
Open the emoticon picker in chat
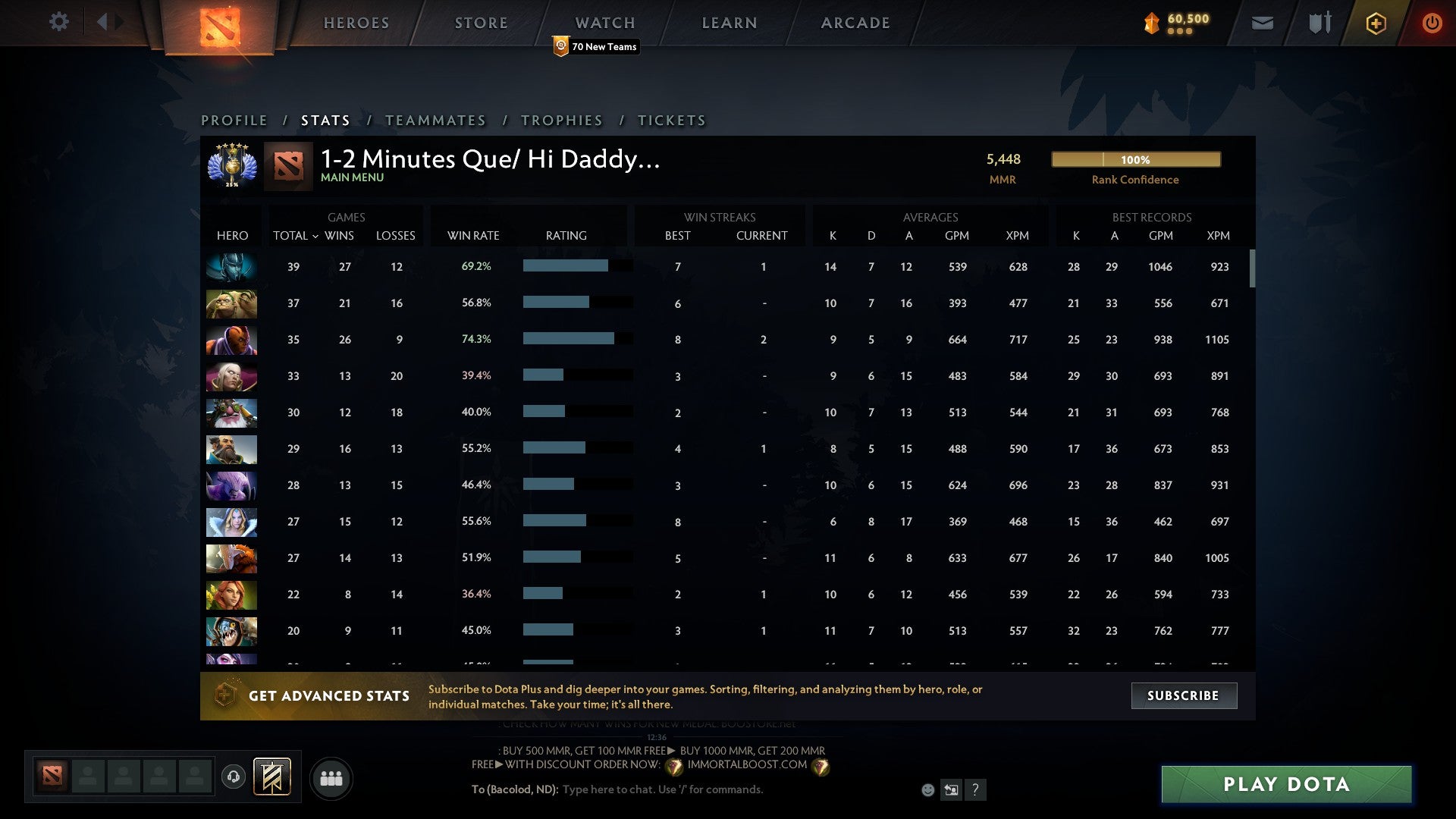click(928, 789)
